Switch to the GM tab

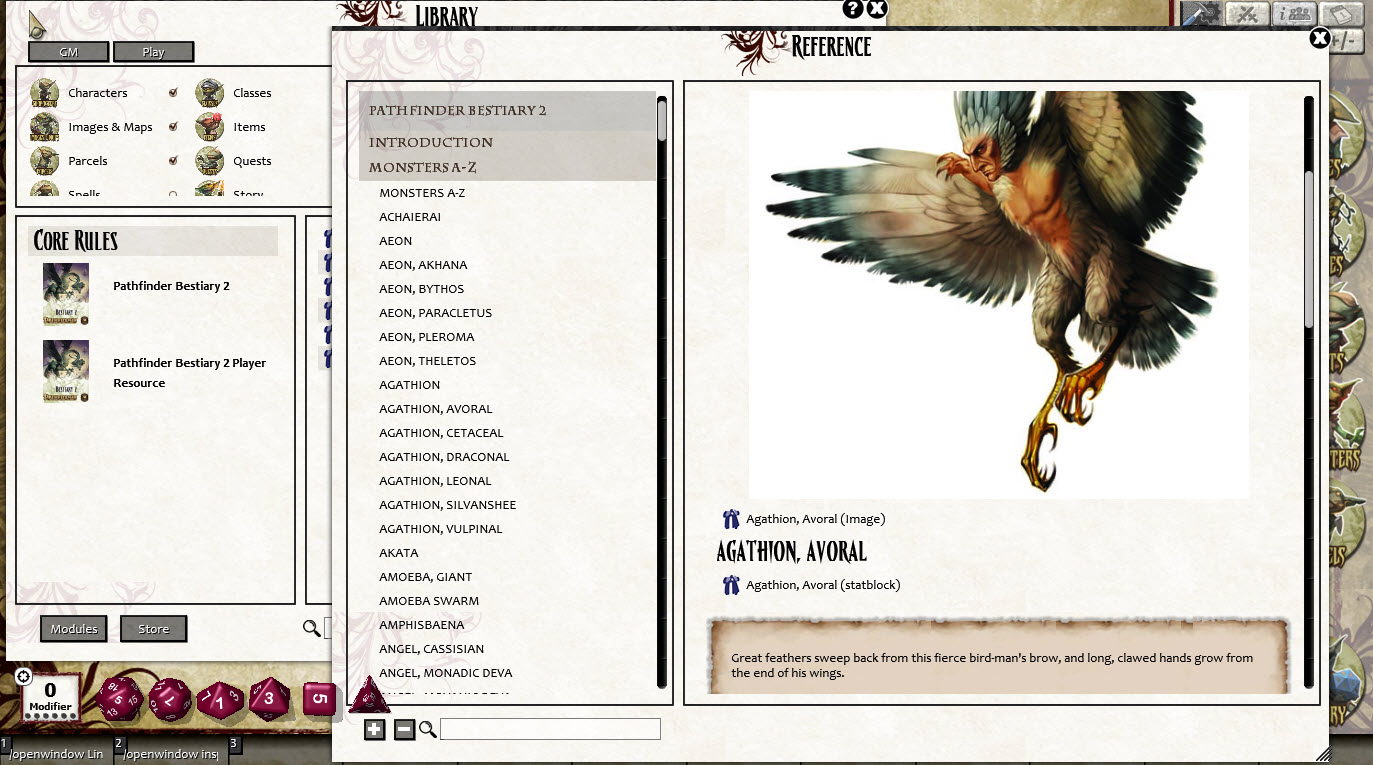(x=67, y=51)
